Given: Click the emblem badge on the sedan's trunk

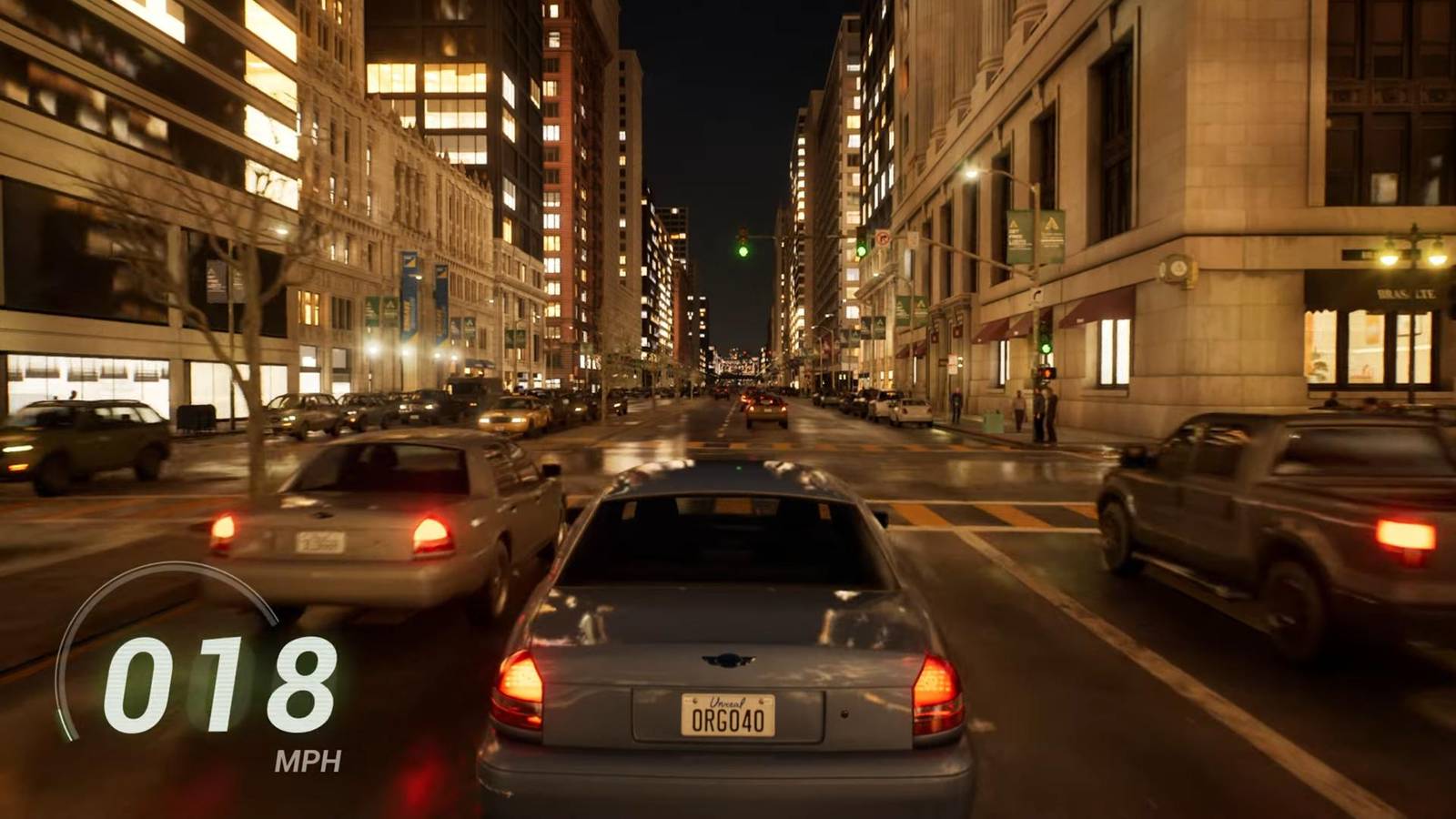Looking at the screenshot, I should 729,660.
